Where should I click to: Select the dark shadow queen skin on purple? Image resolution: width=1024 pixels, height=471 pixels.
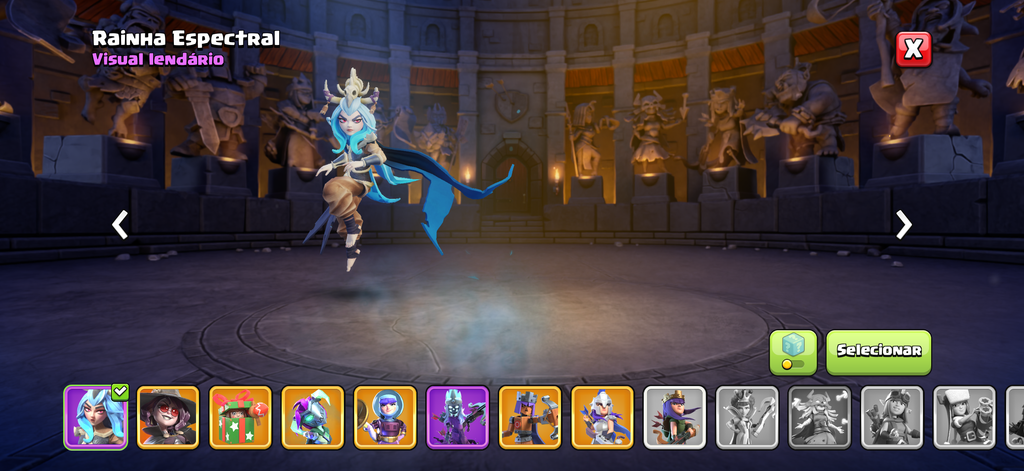tap(457, 417)
